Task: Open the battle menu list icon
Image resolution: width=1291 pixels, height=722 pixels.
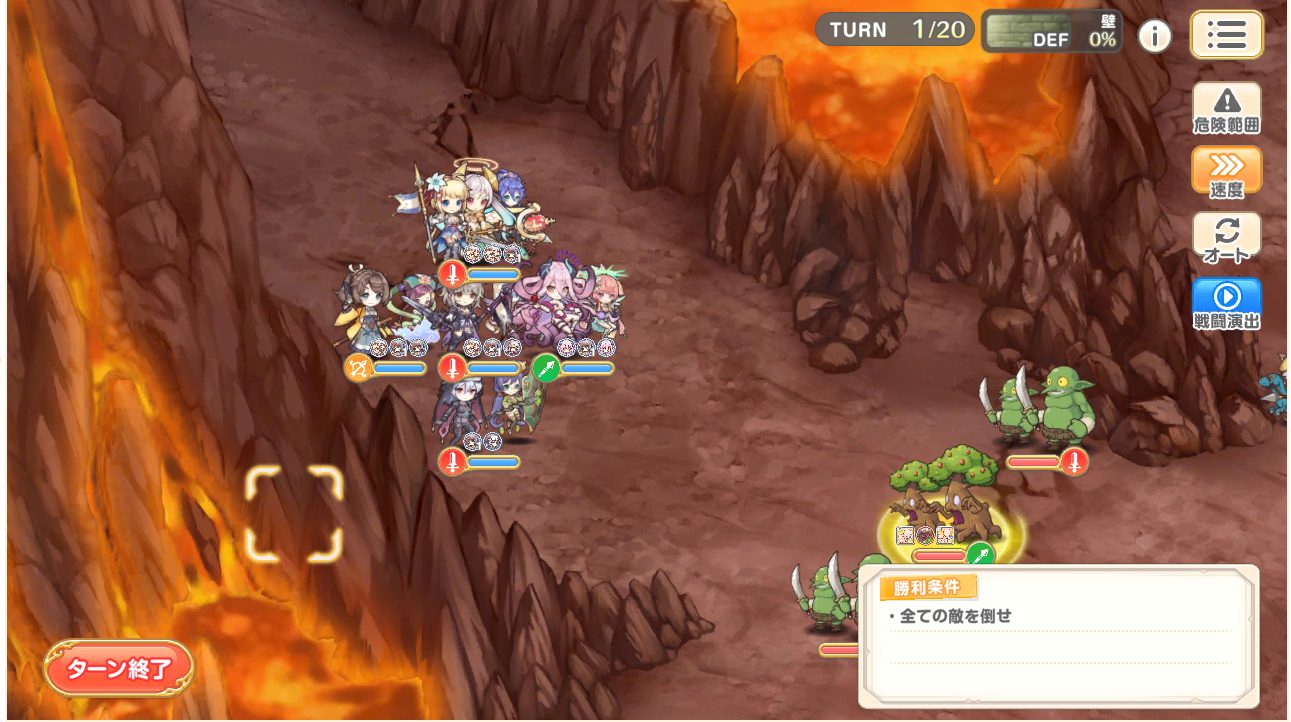Action: (x=1227, y=34)
